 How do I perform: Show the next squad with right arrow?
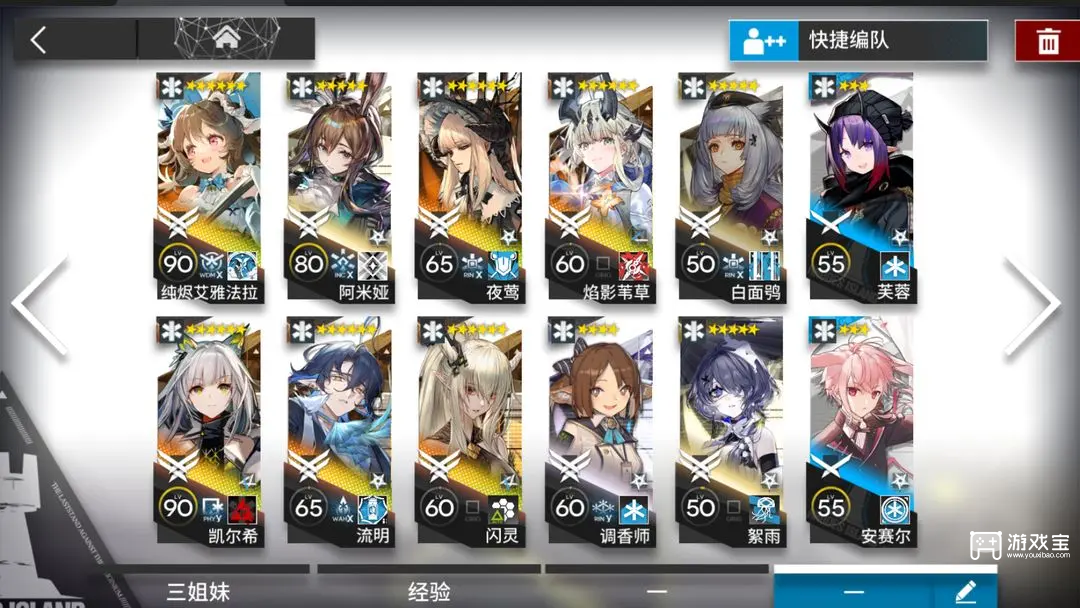click(1036, 305)
